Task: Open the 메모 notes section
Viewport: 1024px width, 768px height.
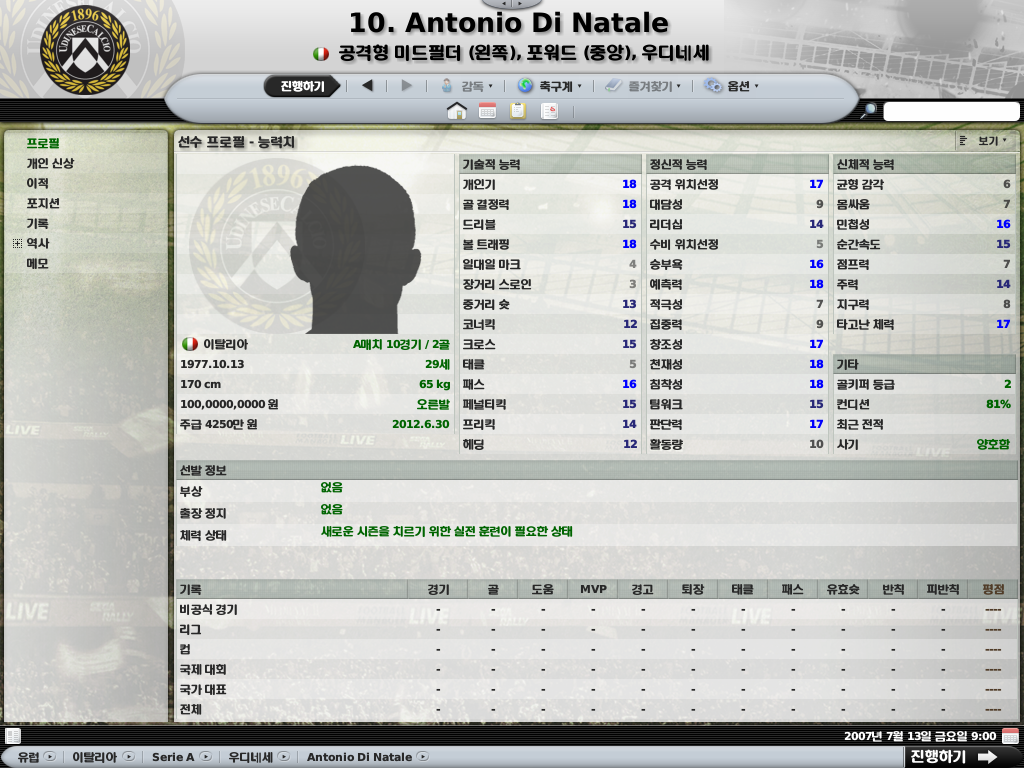Action: coord(37,263)
